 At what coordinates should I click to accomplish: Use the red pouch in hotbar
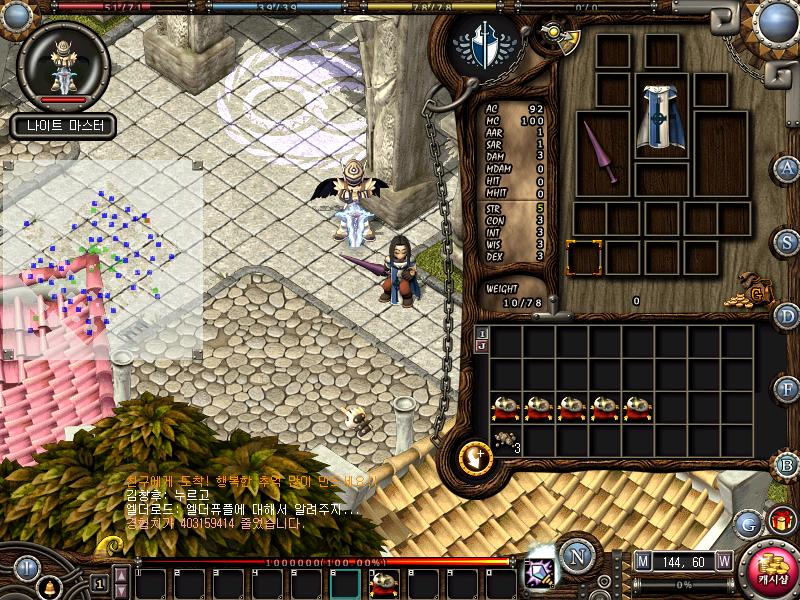coord(384,582)
